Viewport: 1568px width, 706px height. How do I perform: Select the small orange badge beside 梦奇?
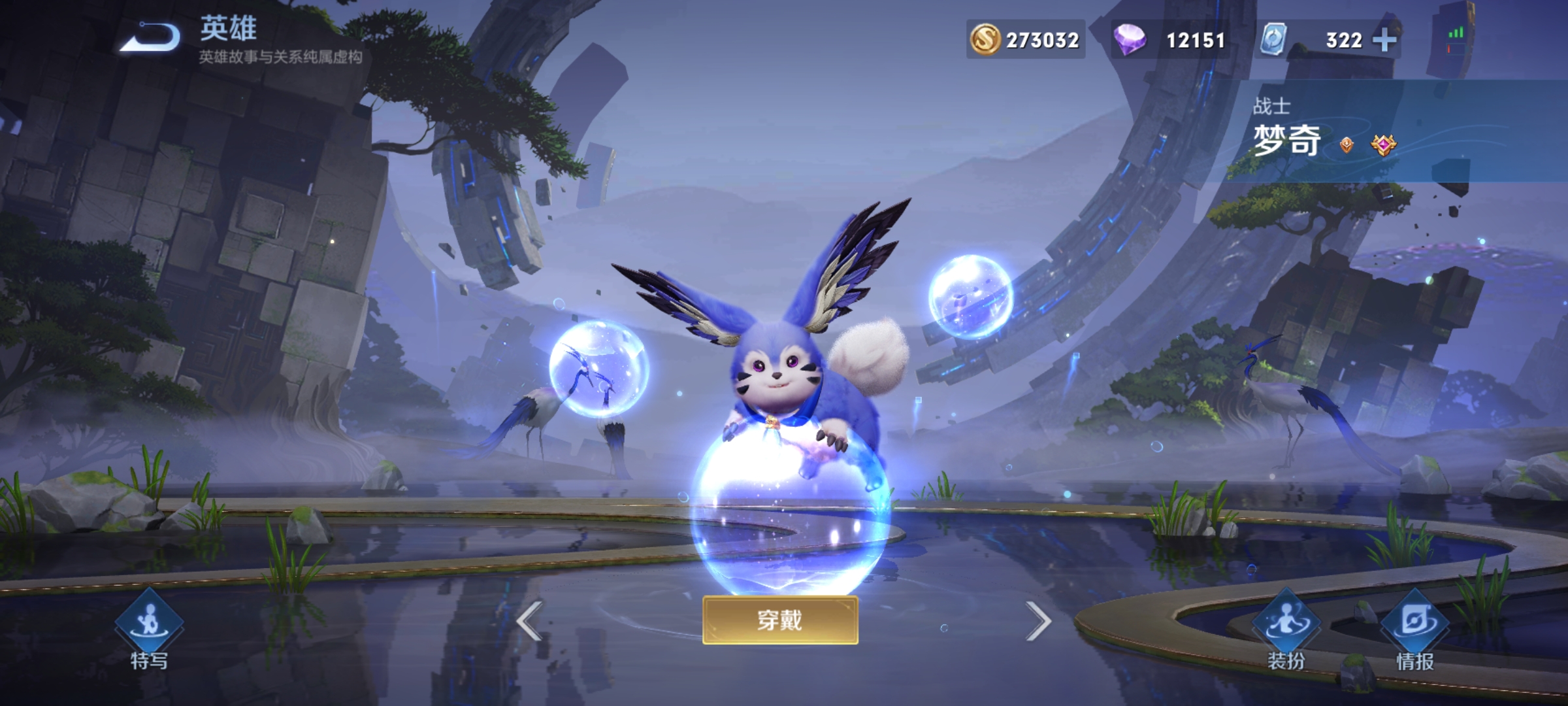1347,144
